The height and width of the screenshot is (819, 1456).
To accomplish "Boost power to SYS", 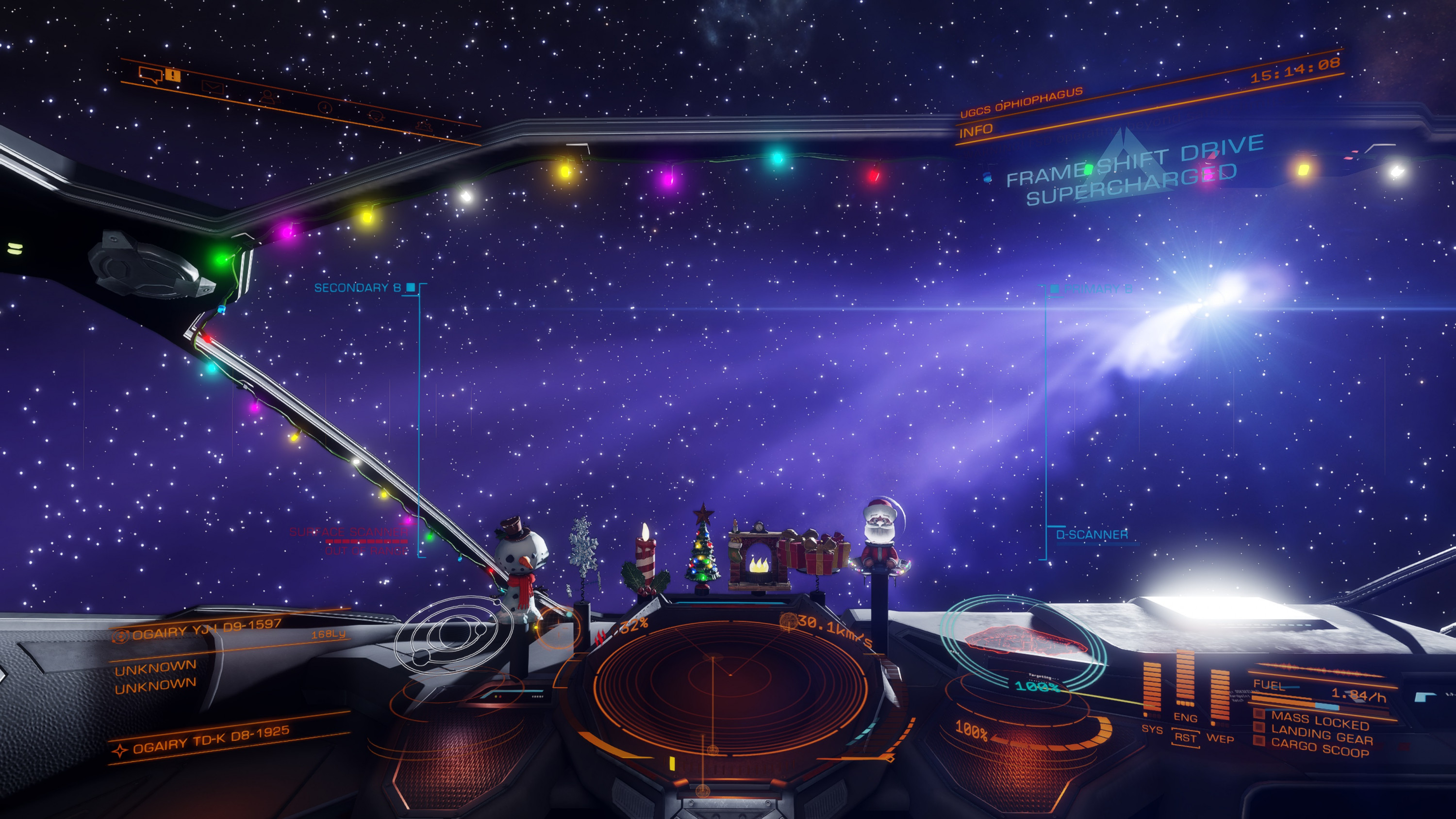I will point(1151,729).
